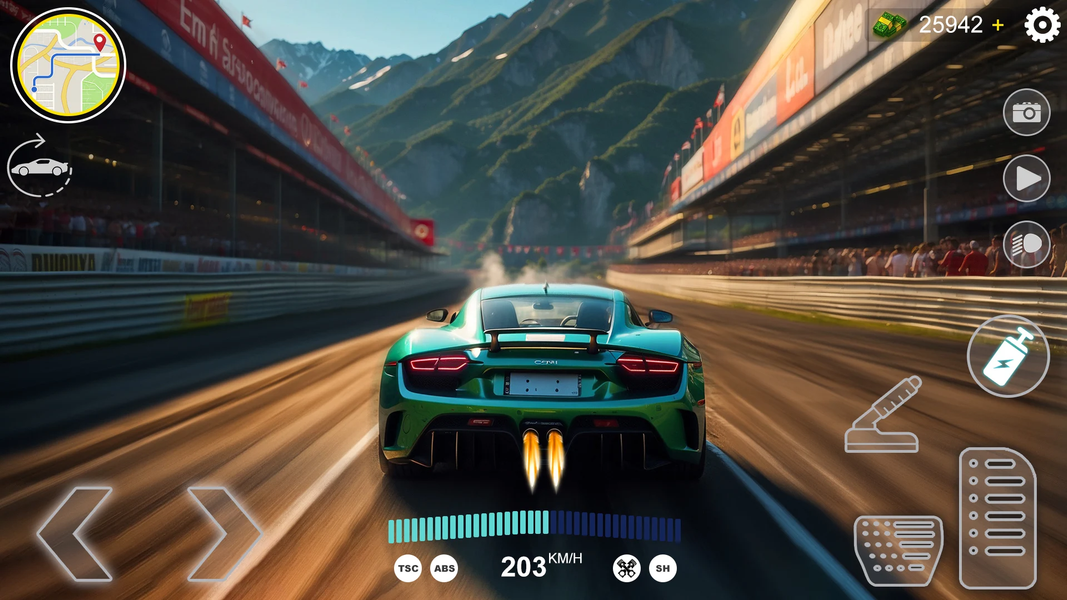Pull the handbrake lever

click(882, 414)
